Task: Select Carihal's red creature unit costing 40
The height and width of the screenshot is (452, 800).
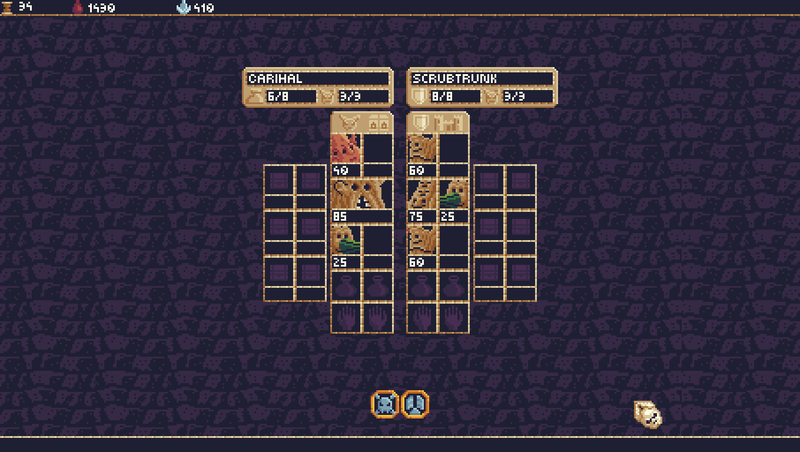Action: 346,149
